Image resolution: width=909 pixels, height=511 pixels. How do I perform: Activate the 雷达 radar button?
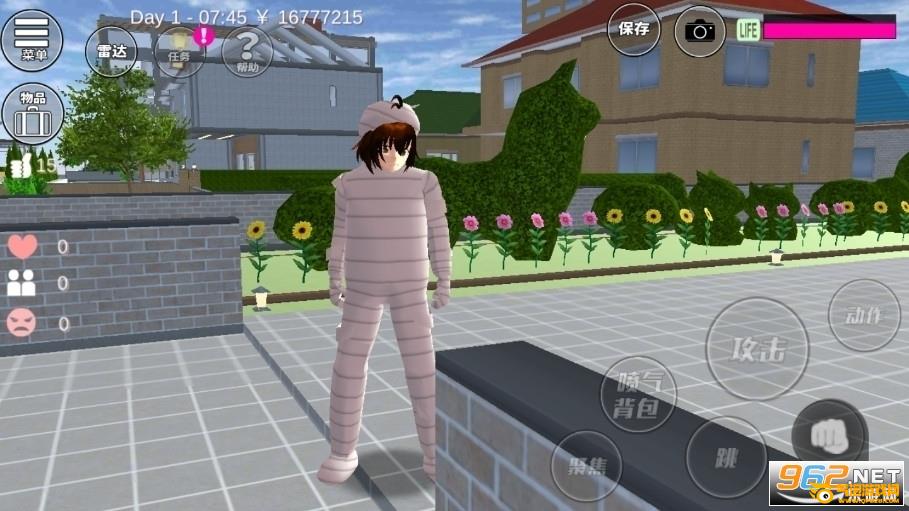point(111,51)
